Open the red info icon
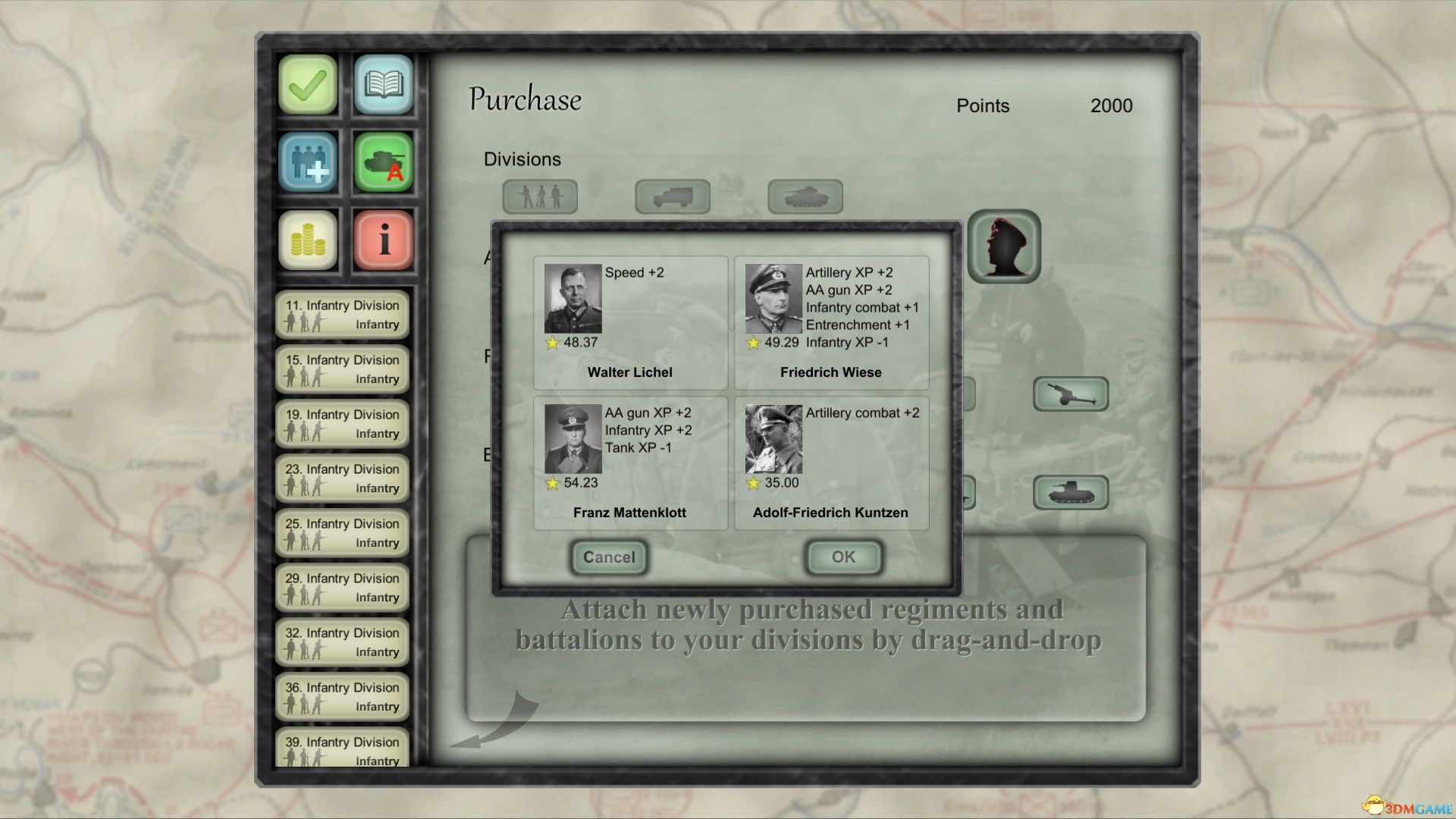The image size is (1456, 819). click(383, 241)
